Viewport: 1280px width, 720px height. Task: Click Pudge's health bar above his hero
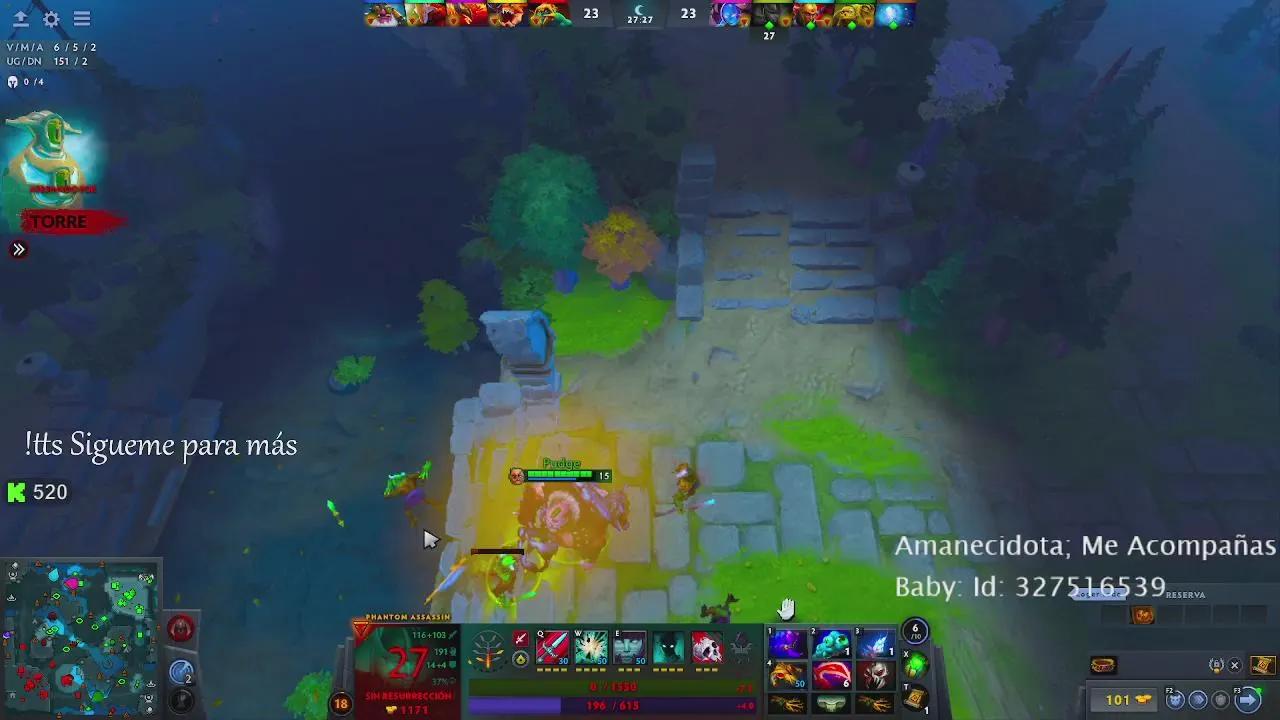click(x=562, y=475)
